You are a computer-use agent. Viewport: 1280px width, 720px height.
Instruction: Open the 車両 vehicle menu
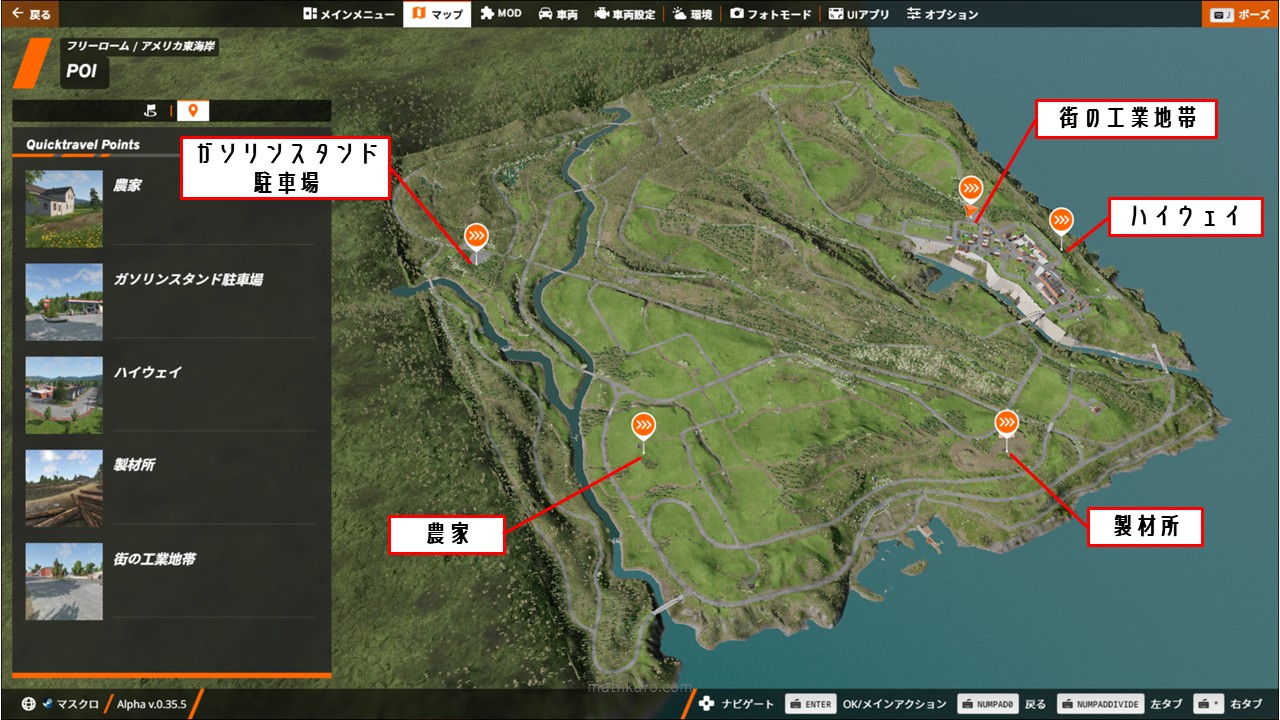pos(558,14)
